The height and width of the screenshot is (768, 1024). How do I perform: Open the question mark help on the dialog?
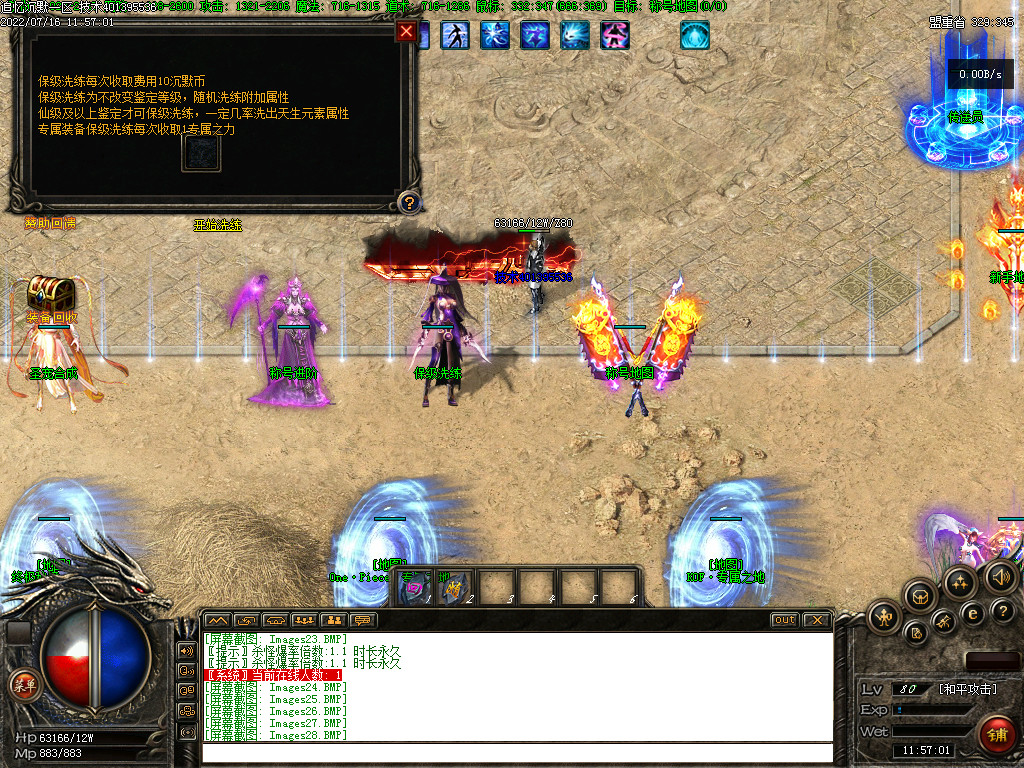tap(407, 203)
